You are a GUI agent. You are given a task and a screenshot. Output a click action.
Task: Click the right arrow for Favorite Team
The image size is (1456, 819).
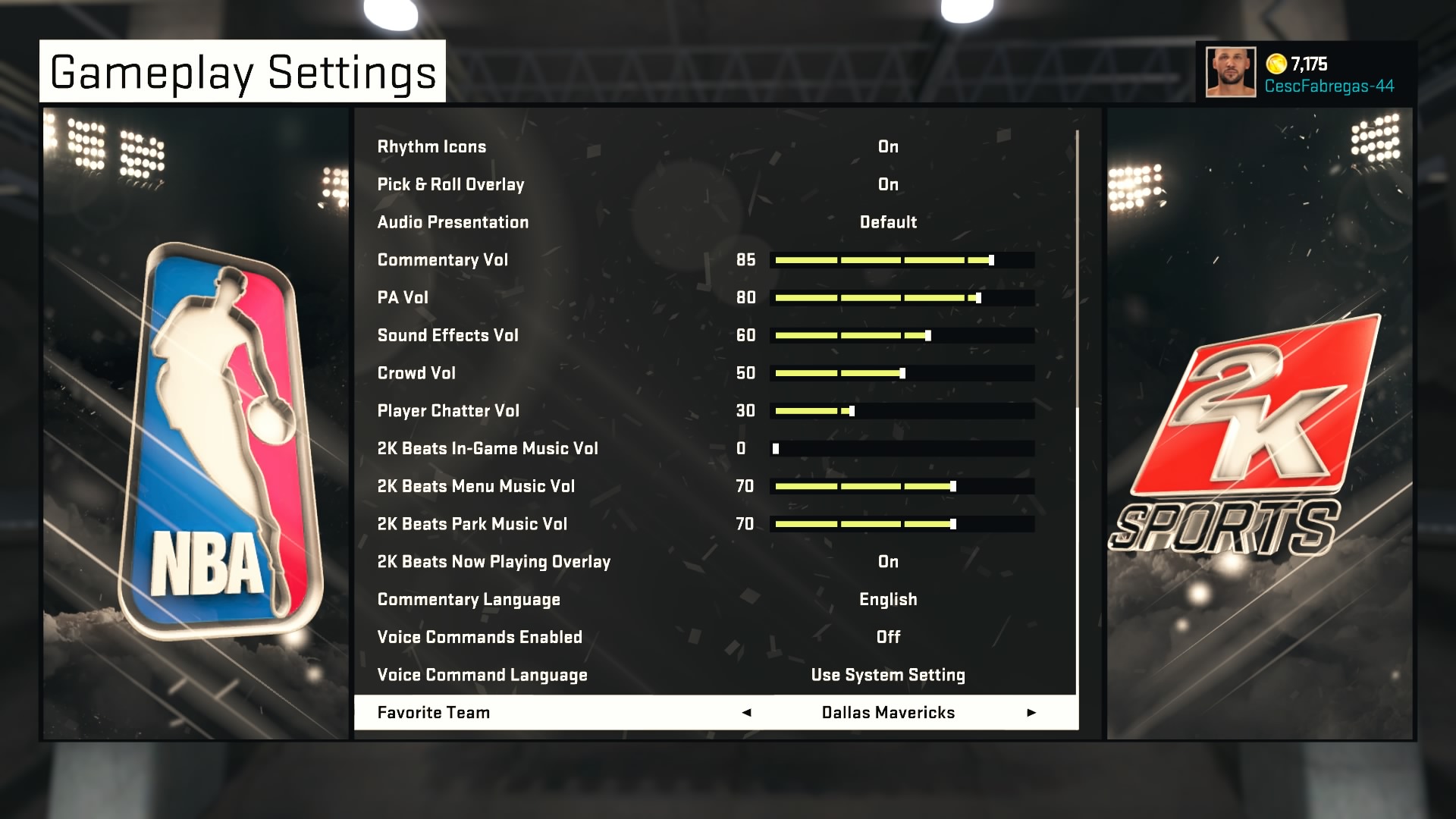pyautogui.click(x=1031, y=713)
